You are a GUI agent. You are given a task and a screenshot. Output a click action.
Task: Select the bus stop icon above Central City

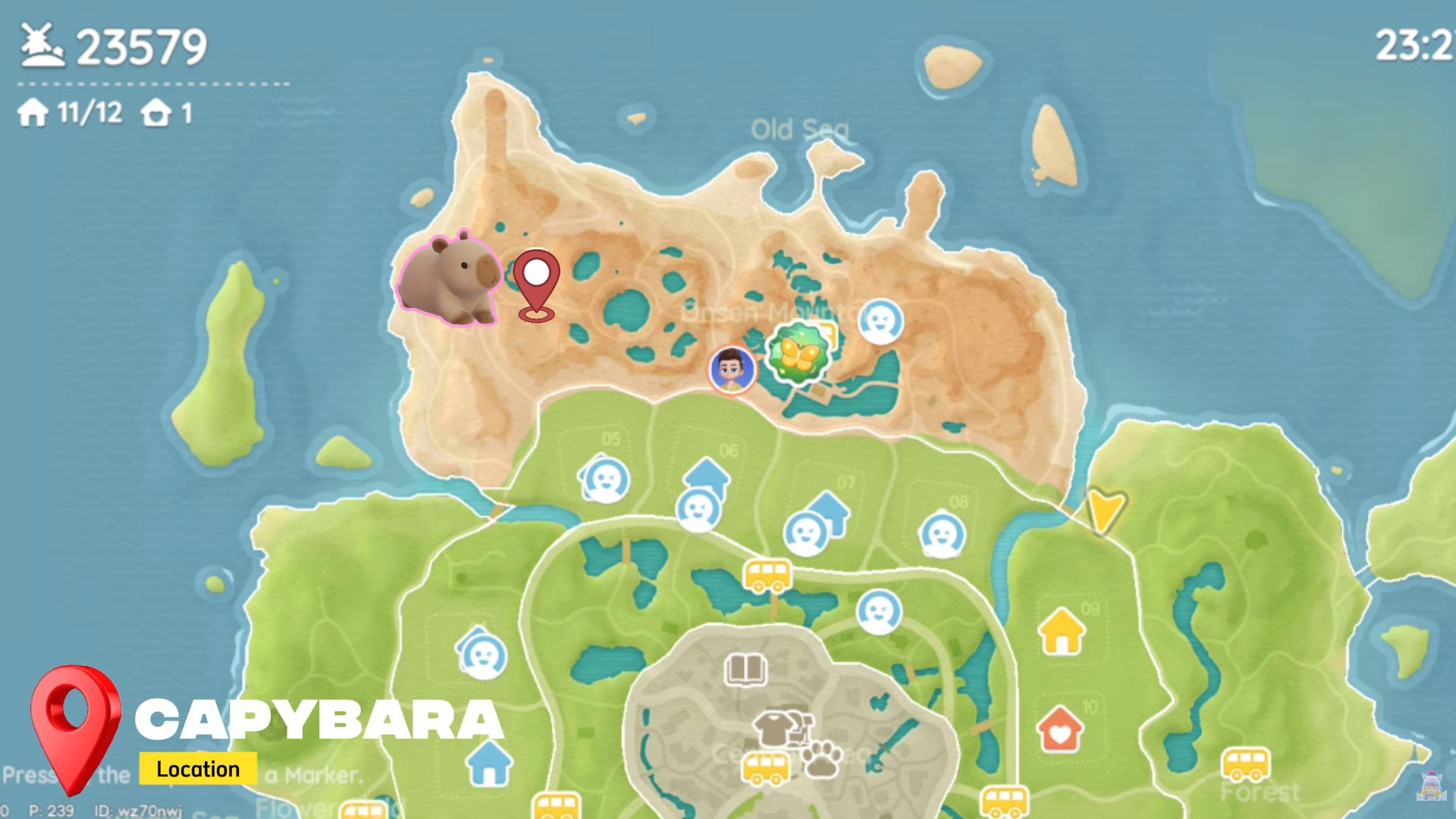(768, 576)
